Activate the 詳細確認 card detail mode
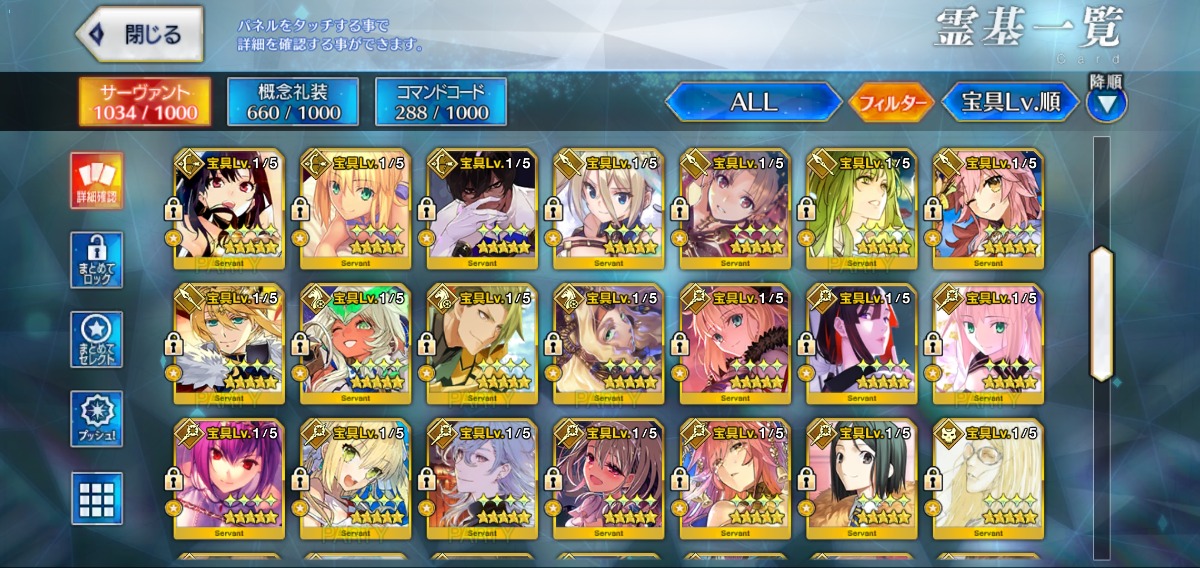This screenshot has width=1200, height=568. pyautogui.click(x=97, y=181)
